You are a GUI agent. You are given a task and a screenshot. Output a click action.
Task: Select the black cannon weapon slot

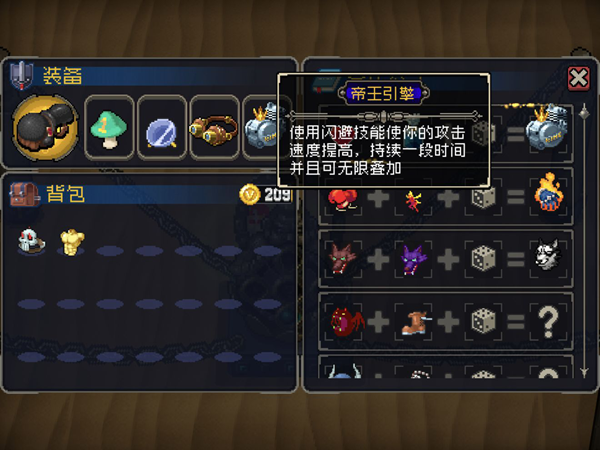(44, 128)
